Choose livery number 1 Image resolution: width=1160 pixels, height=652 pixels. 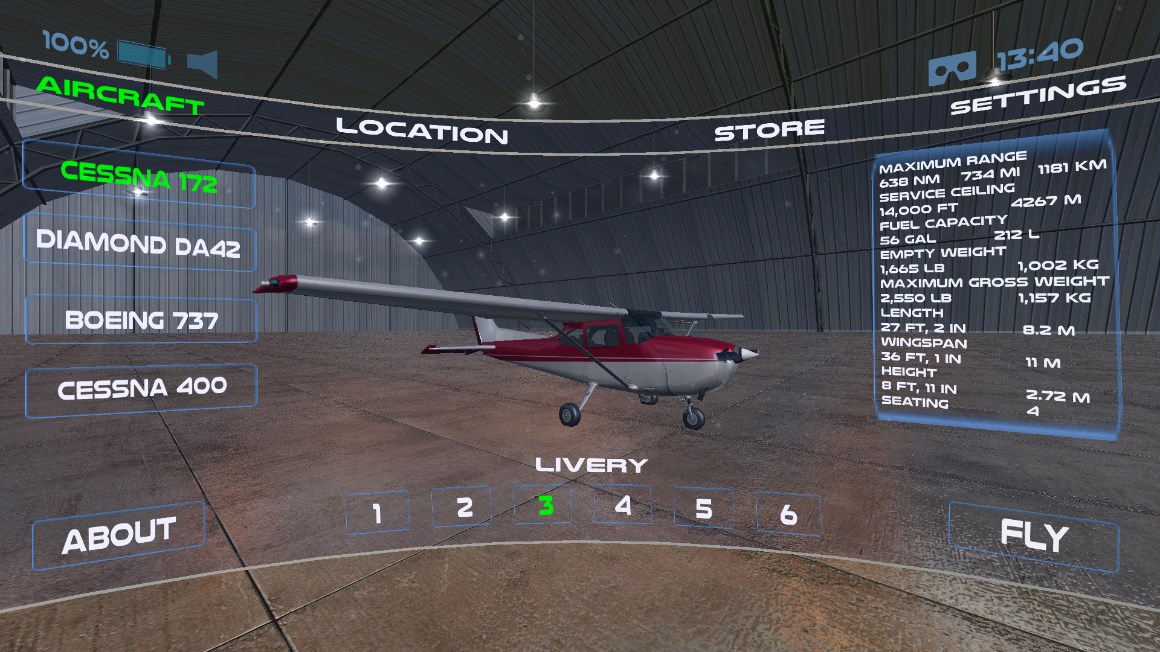pyautogui.click(x=377, y=513)
